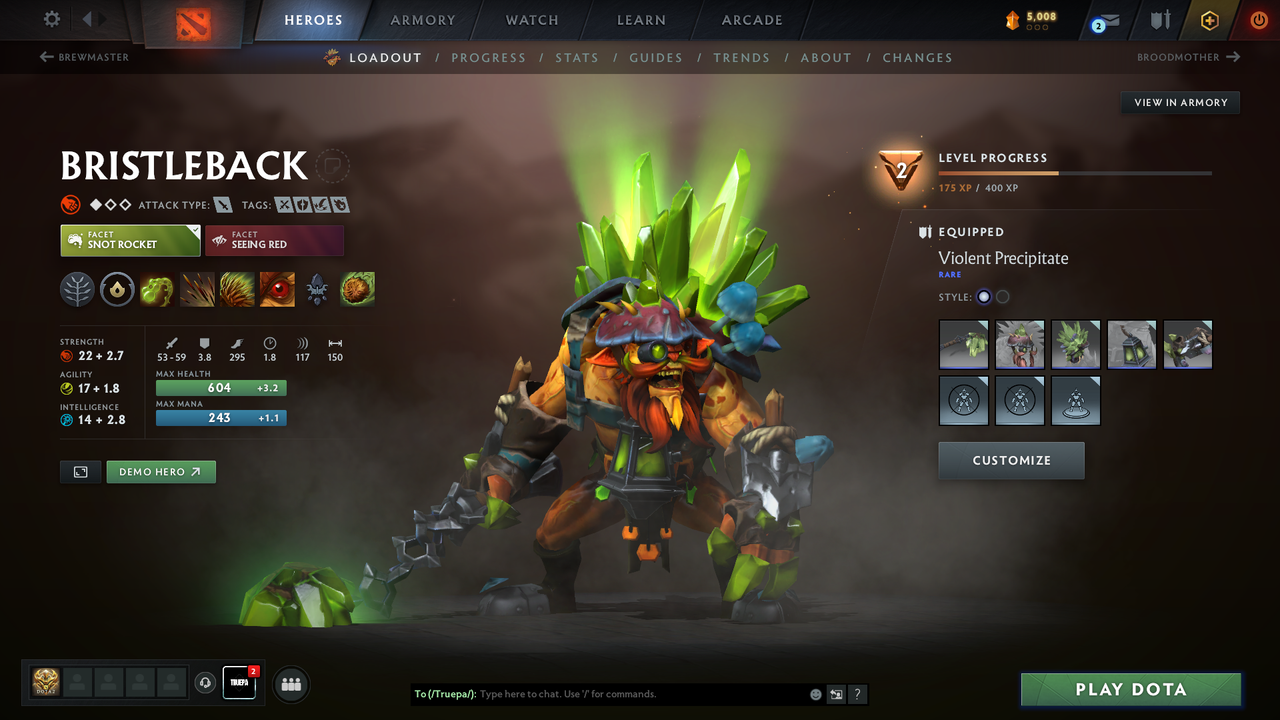This screenshot has height=720, width=1280.
Task: Switch to the ARCADE tab
Action: [751, 20]
